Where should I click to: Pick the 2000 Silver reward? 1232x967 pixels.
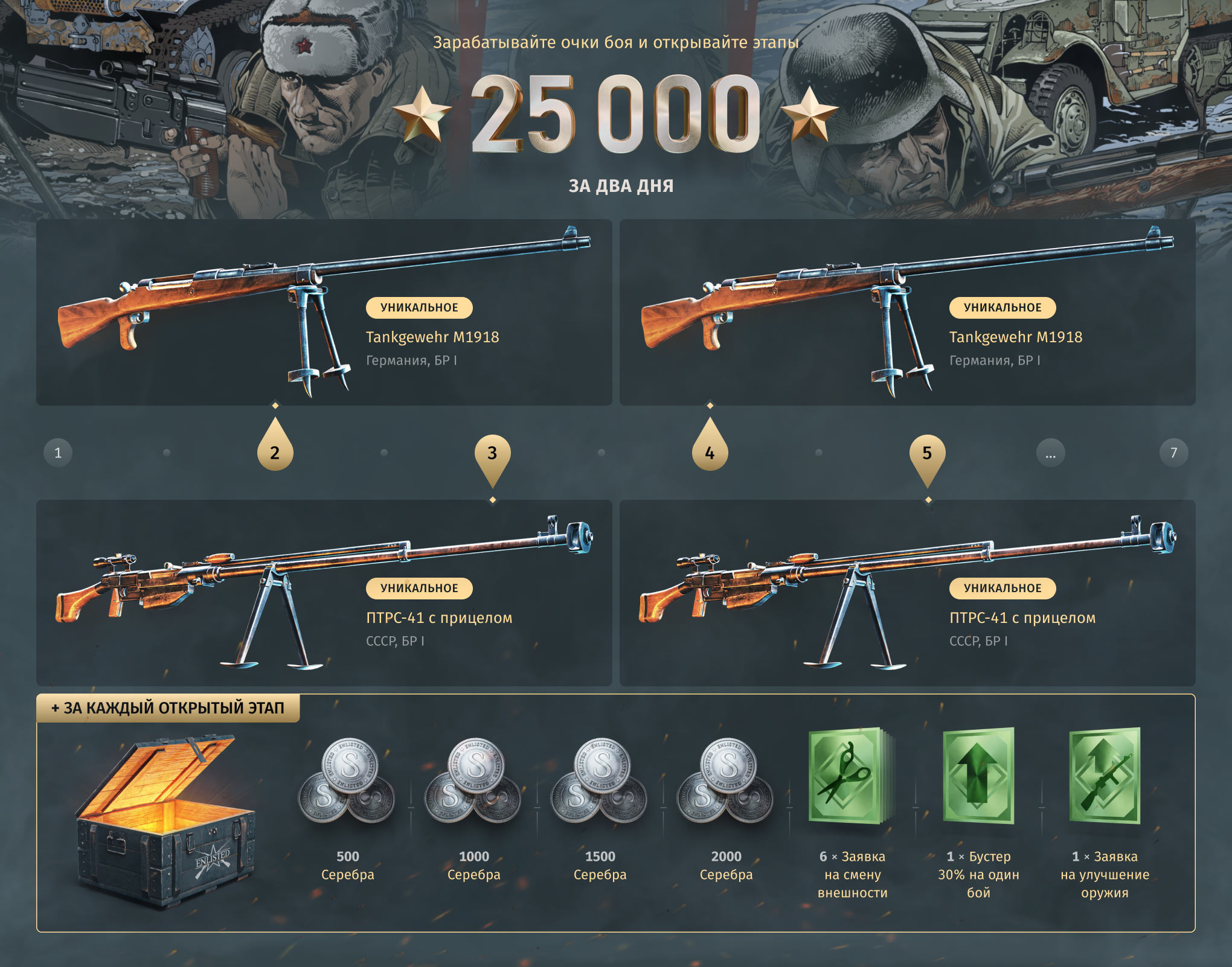point(726,782)
